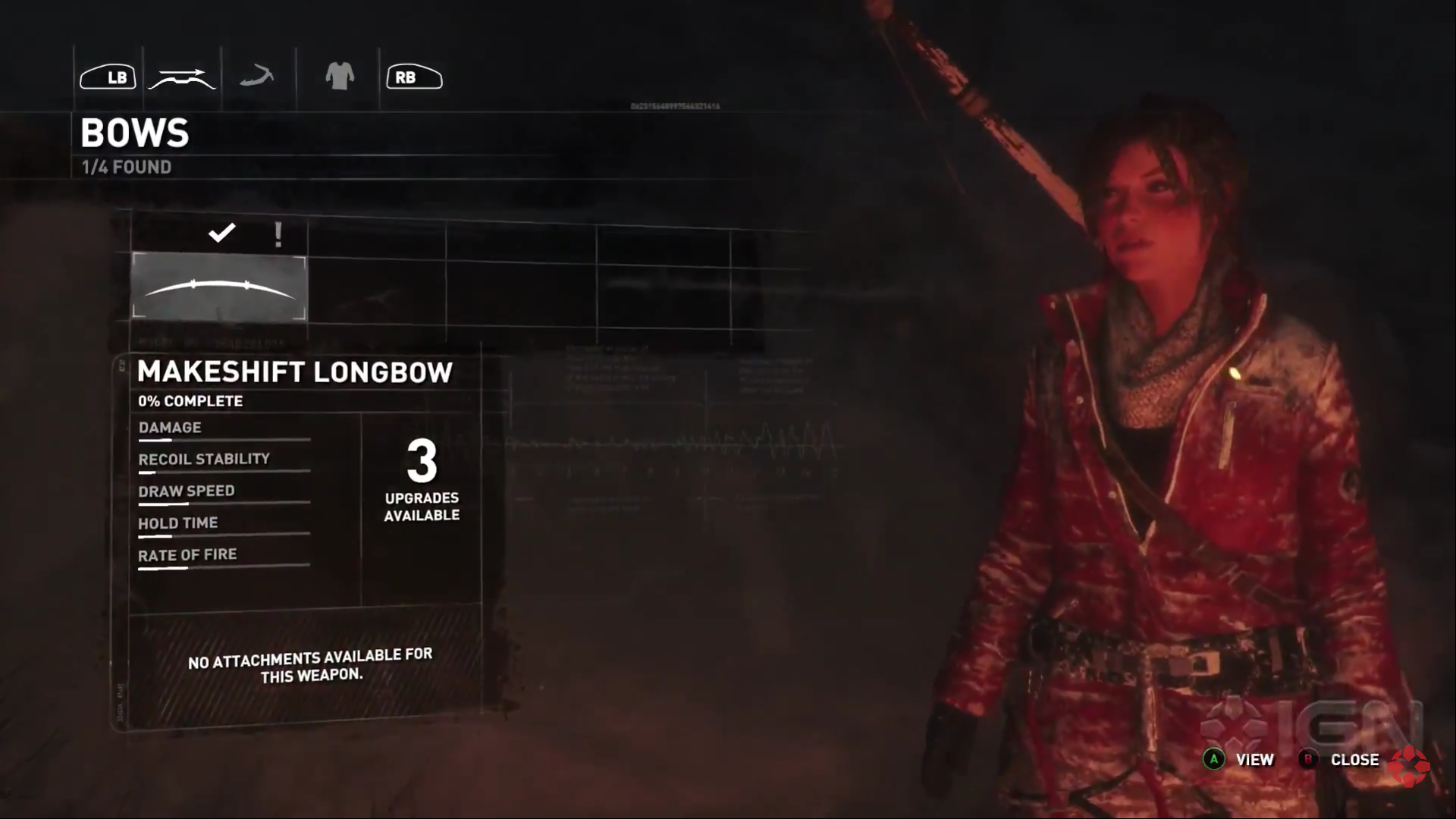The image size is (1456, 819).
Task: Select the Makeshift Longbow thumbnail
Action: point(219,287)
